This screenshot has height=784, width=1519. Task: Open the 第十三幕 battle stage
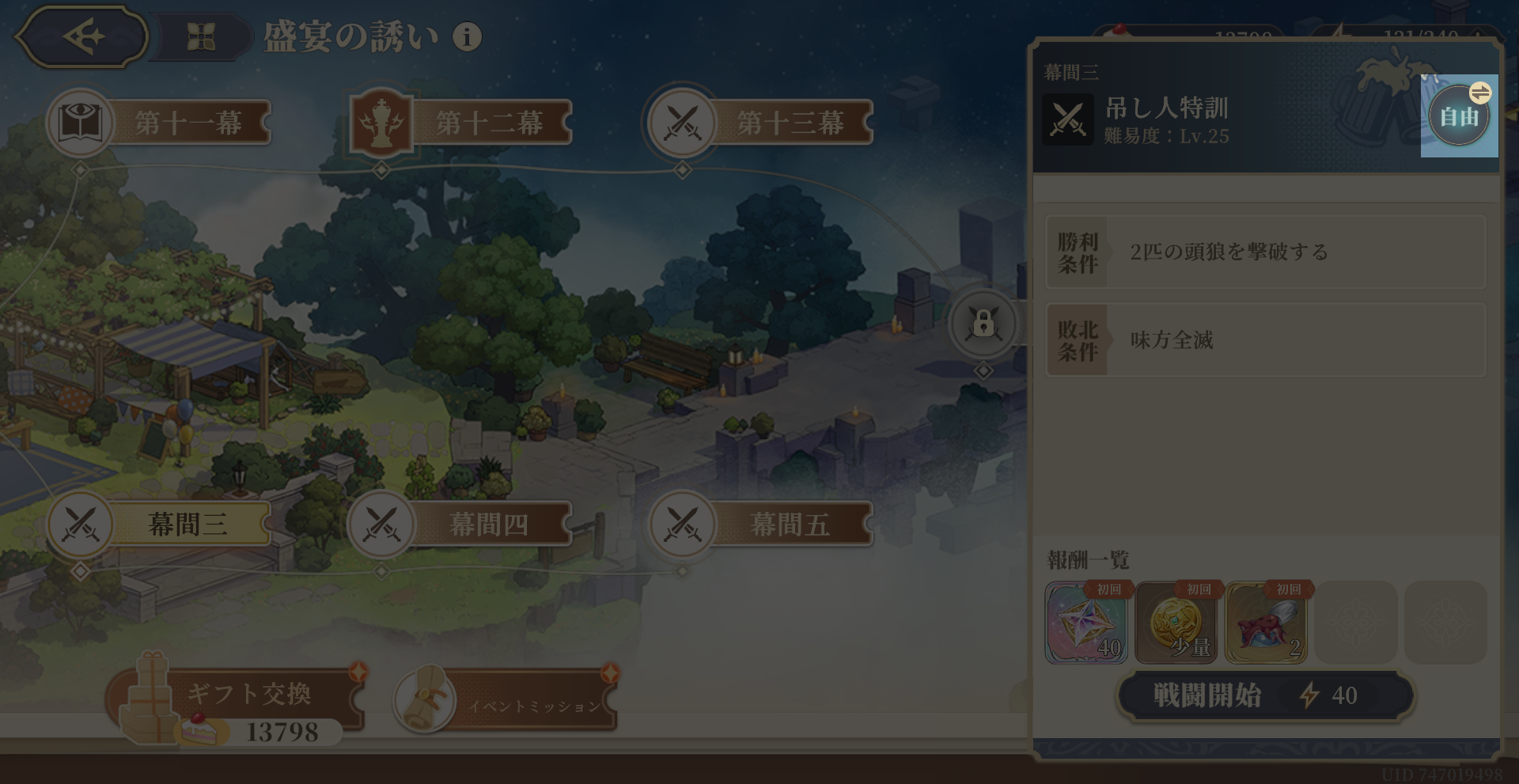tap(761, 123)
